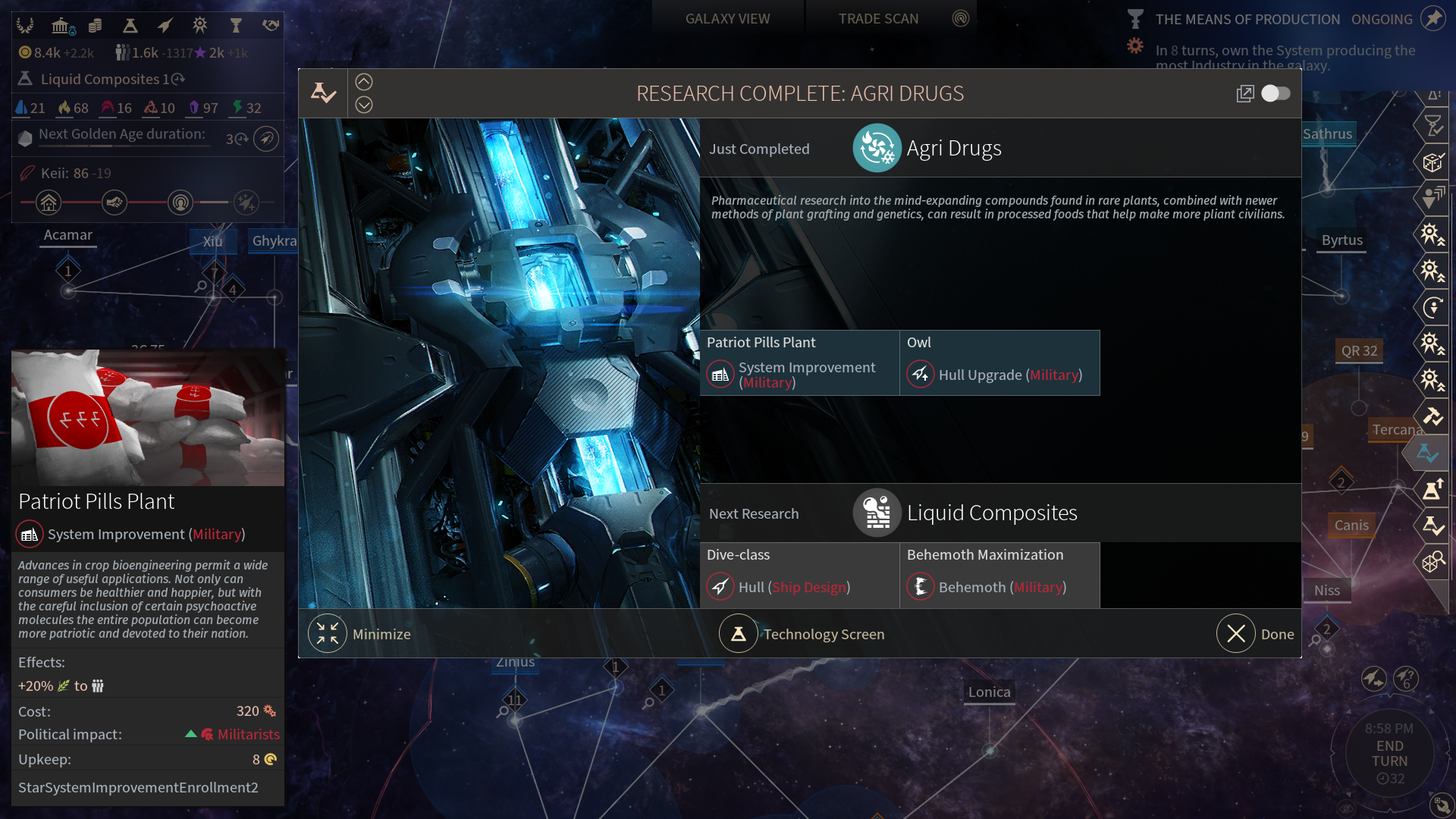Open the Trade Scan view
The image size is (1456, 819).
point(878,19)
